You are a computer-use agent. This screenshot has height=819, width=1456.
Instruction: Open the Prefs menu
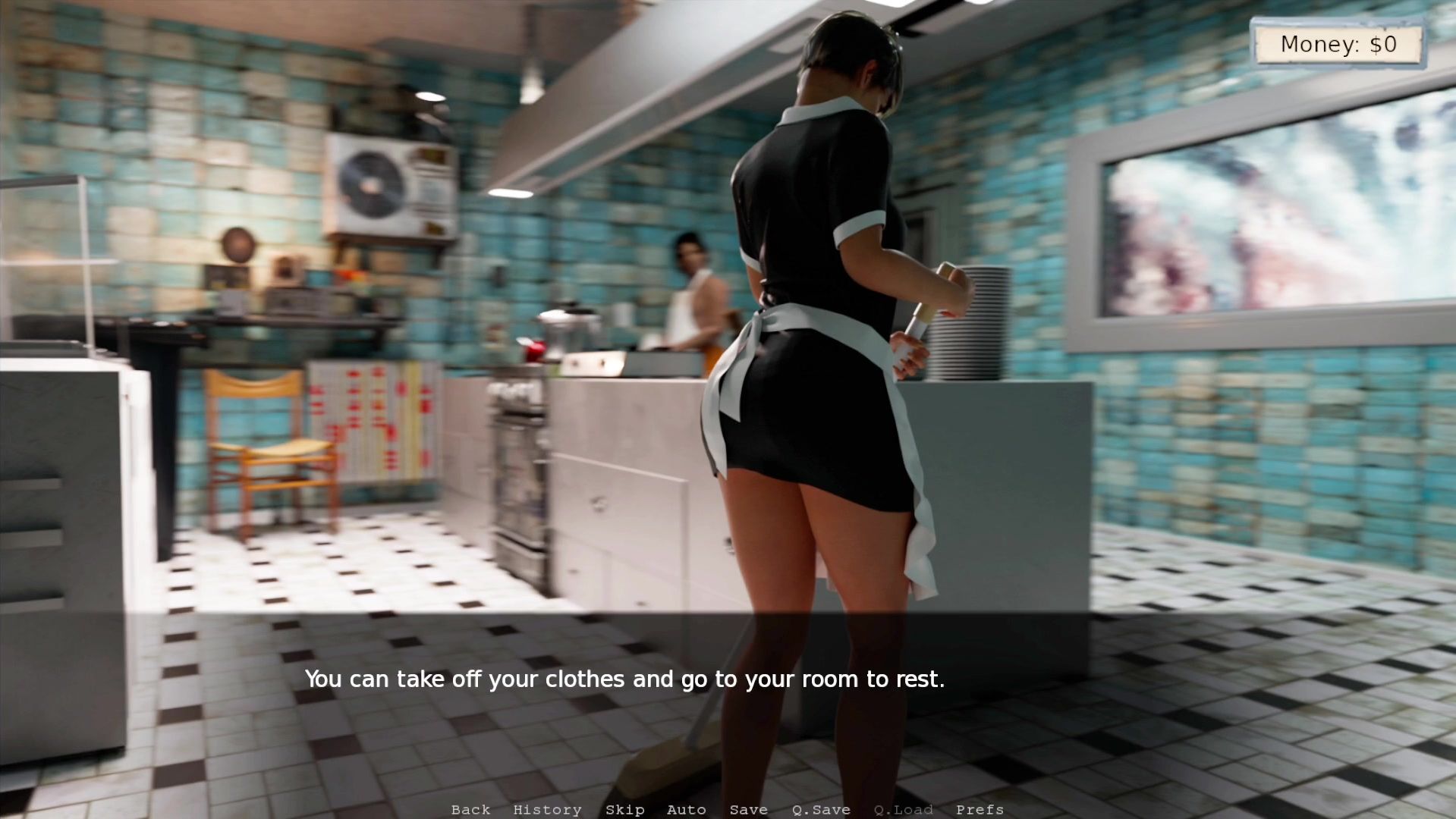(x=980, y=810)
